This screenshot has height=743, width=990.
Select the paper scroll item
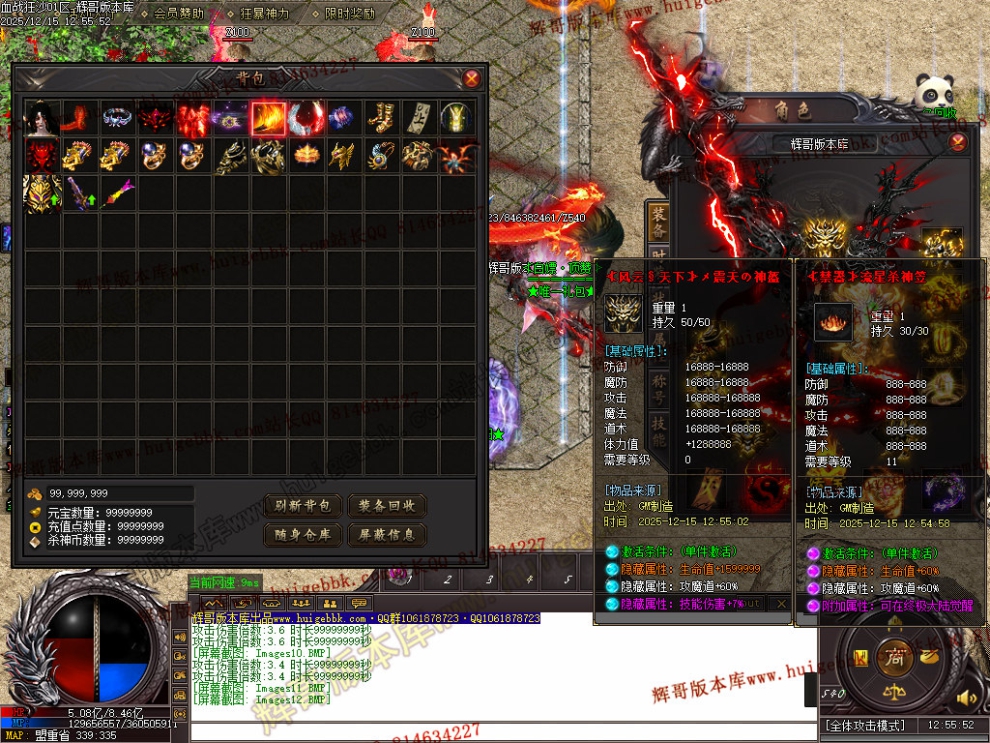(x=418, y=118)
